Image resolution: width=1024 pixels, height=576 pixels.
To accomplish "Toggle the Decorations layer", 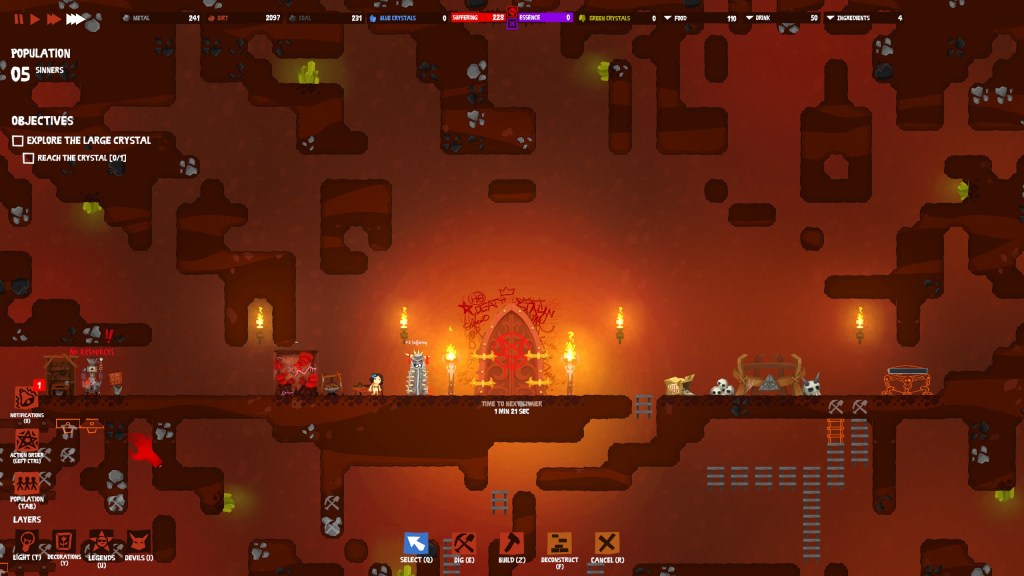I will coord(64,541).
